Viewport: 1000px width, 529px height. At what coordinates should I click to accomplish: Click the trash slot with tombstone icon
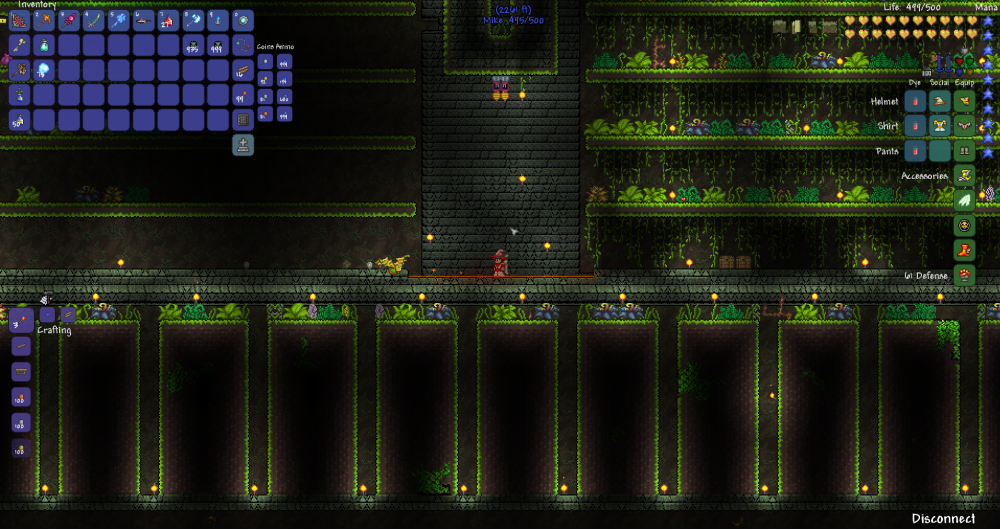pos(243,145)
